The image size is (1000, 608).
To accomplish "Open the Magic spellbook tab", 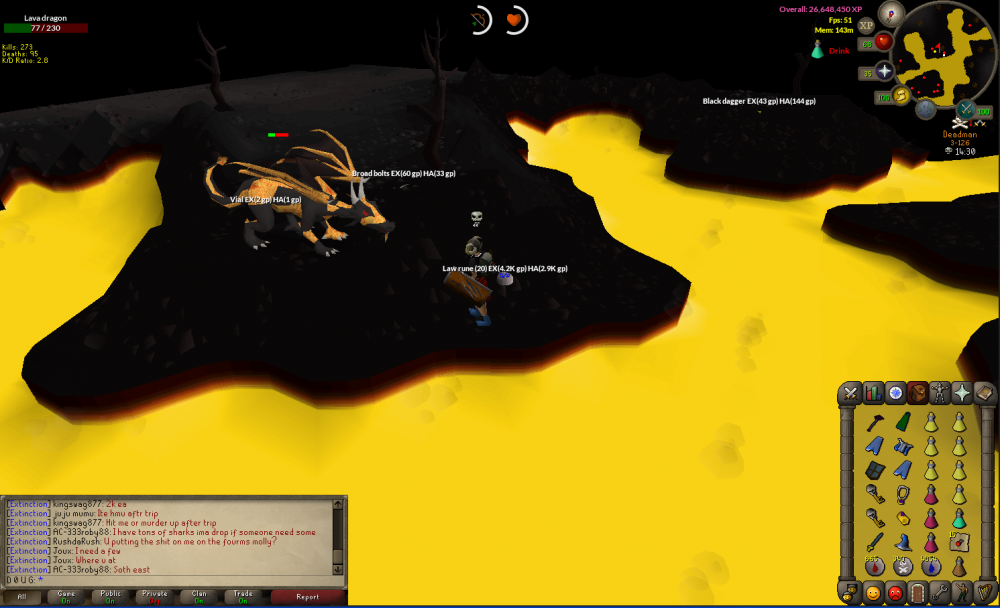I will point(983,392).
